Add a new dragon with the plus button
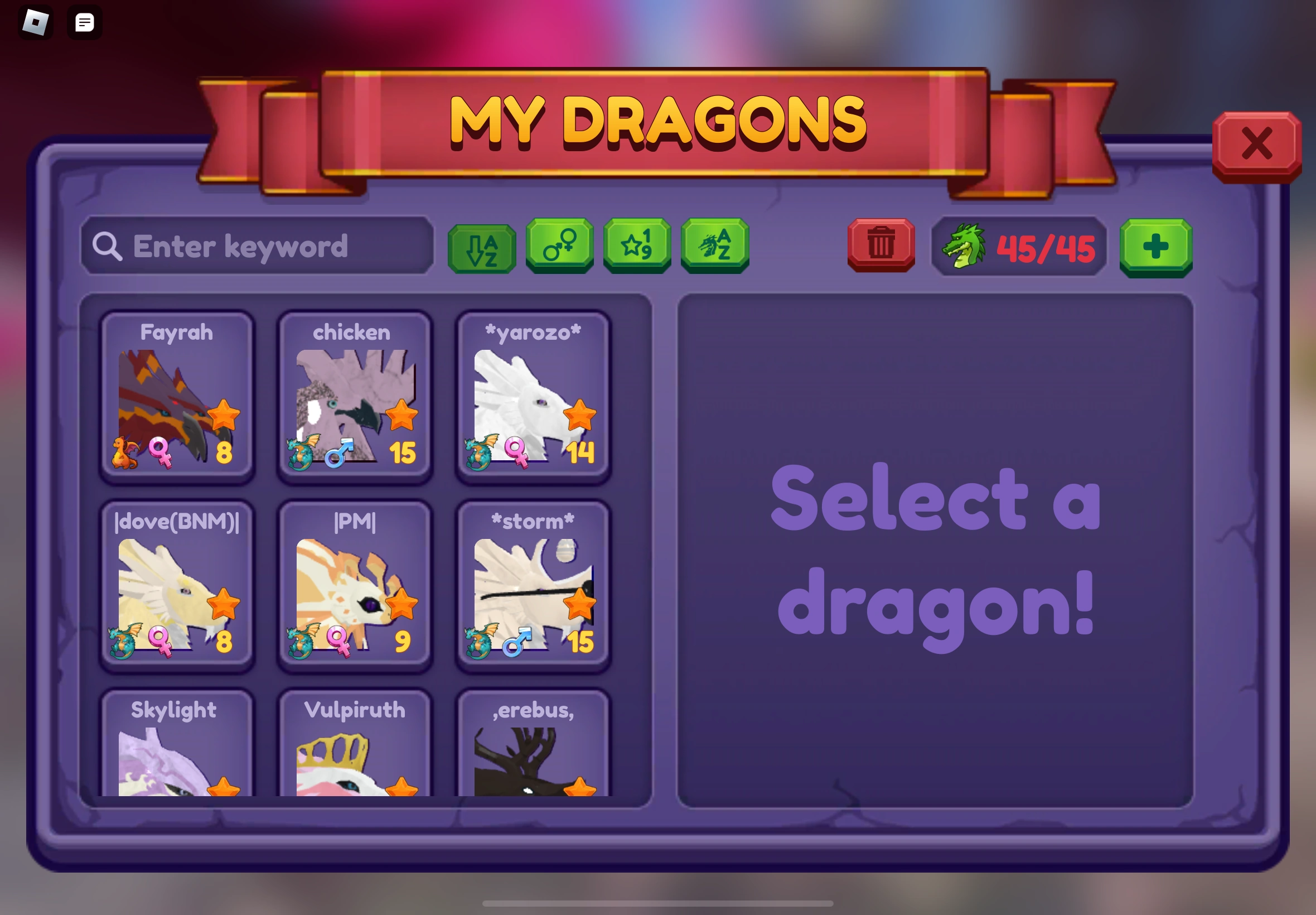The width and height of the screenshot is (1316, 915). [x=1155, y=247]
